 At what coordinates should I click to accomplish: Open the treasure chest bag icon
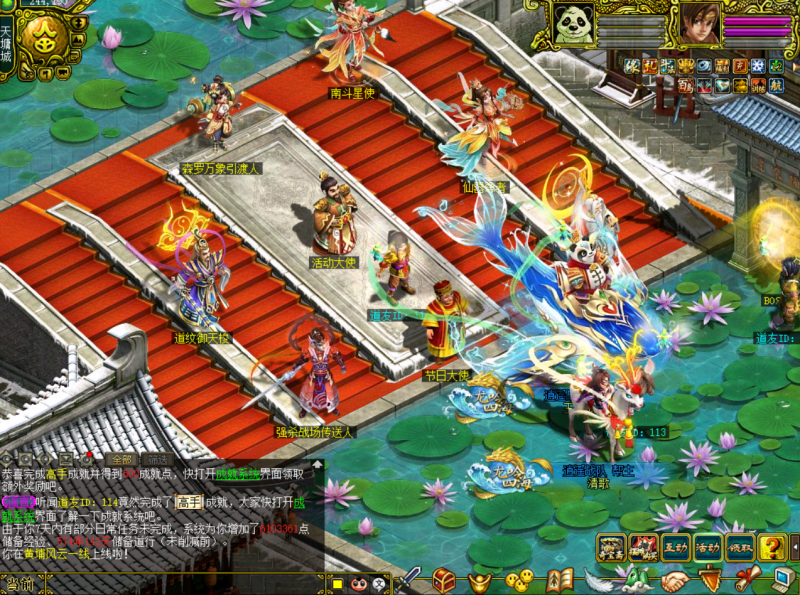pyautogui.click(x=444, y=579)
